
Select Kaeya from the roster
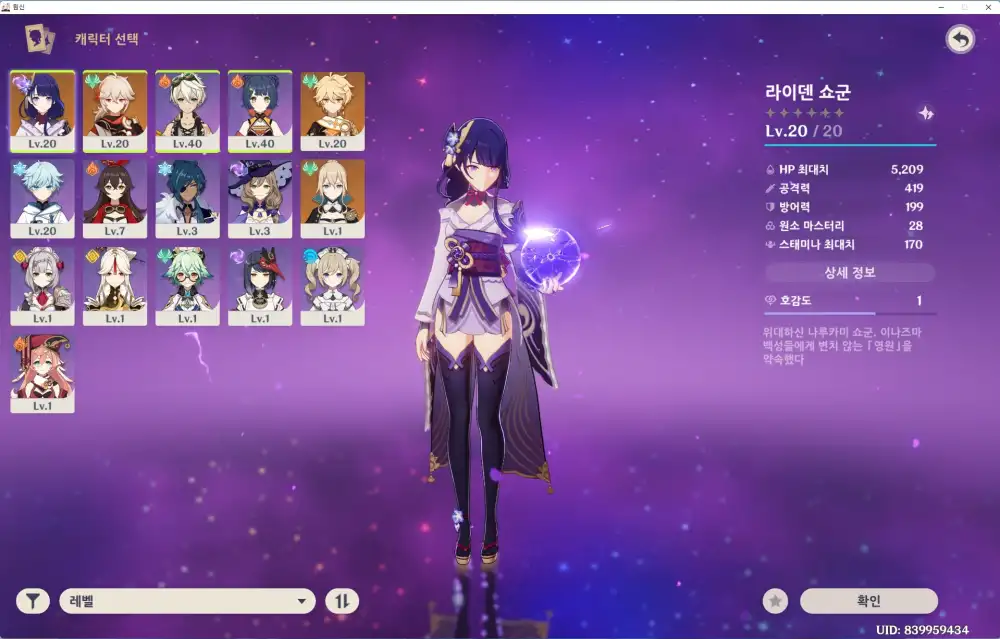pyautogui.click(x=187, y=197)
